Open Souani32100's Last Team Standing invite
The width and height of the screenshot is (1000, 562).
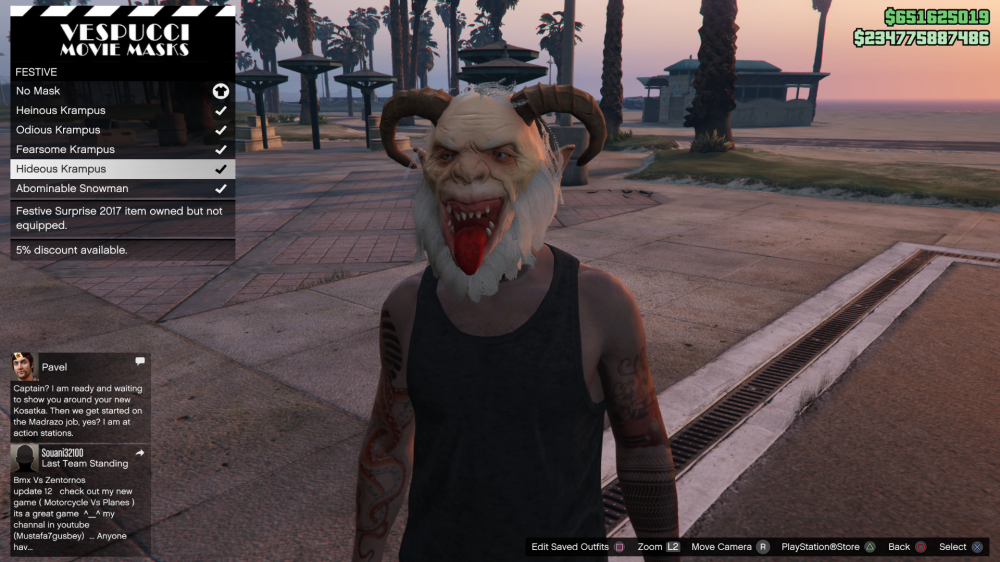click(x=79, y=498)
